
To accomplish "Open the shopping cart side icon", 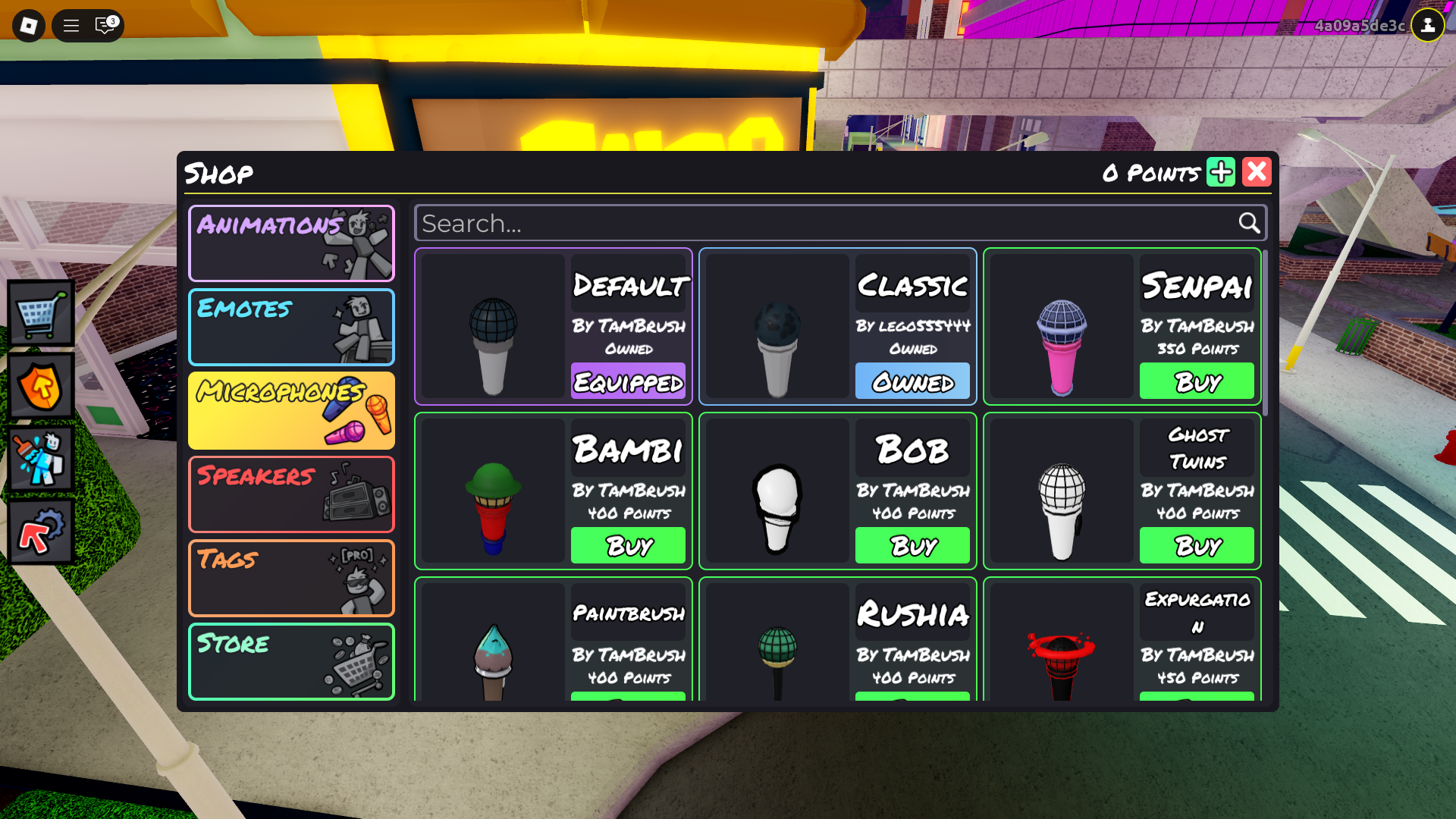I will [41, 313].
